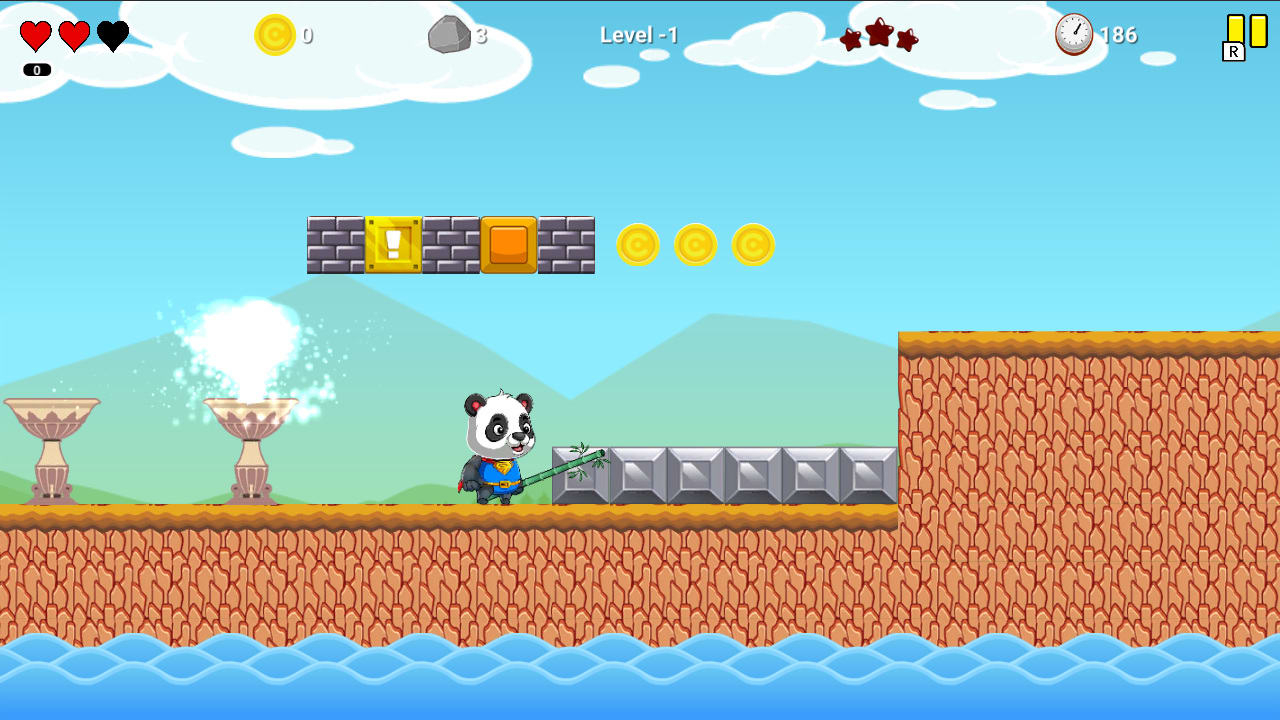1280x720 pixels.
Task: Select the Level -1 label
Action: pos(639,34)
